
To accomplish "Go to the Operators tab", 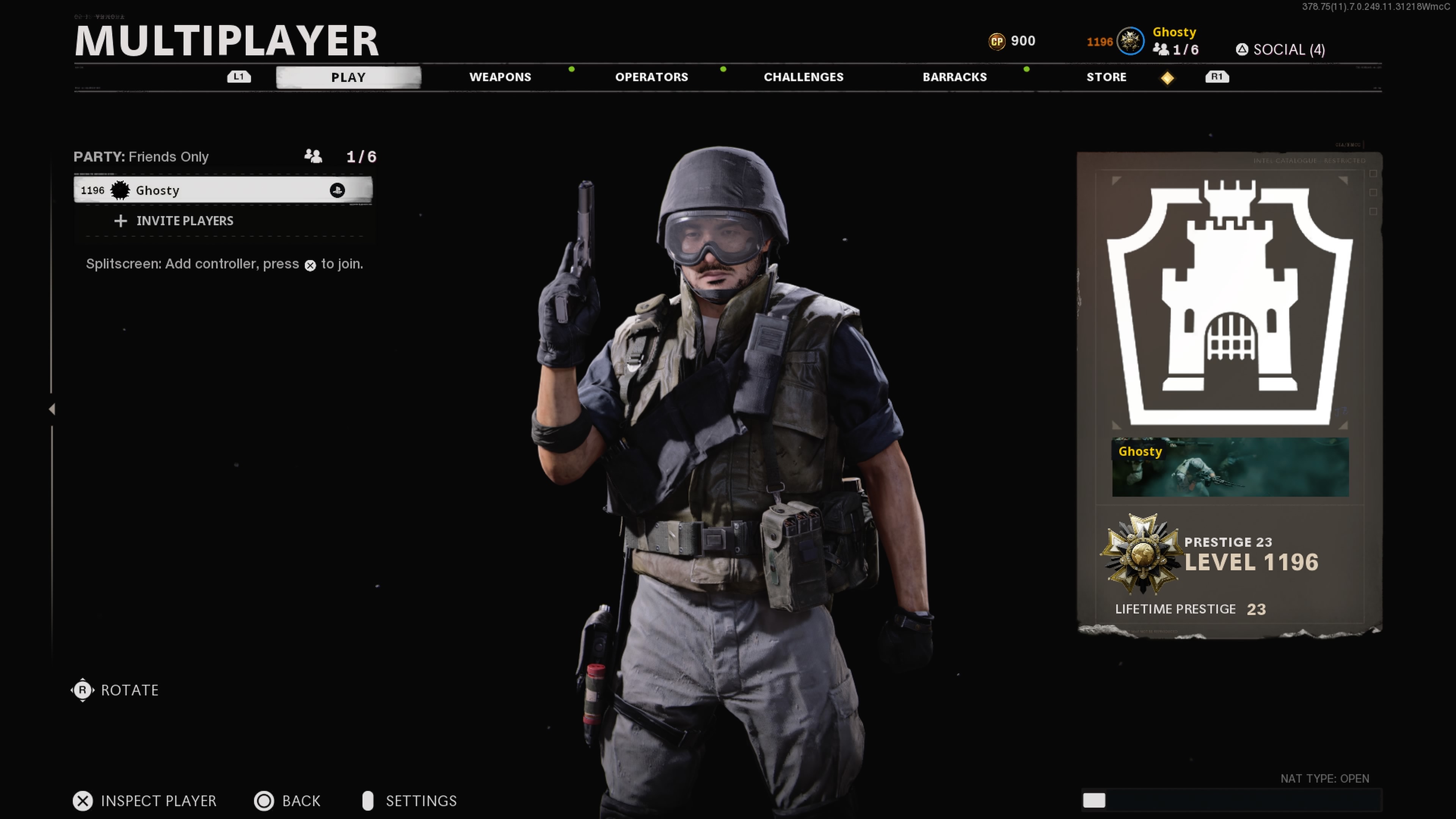I will pos(651,77).
